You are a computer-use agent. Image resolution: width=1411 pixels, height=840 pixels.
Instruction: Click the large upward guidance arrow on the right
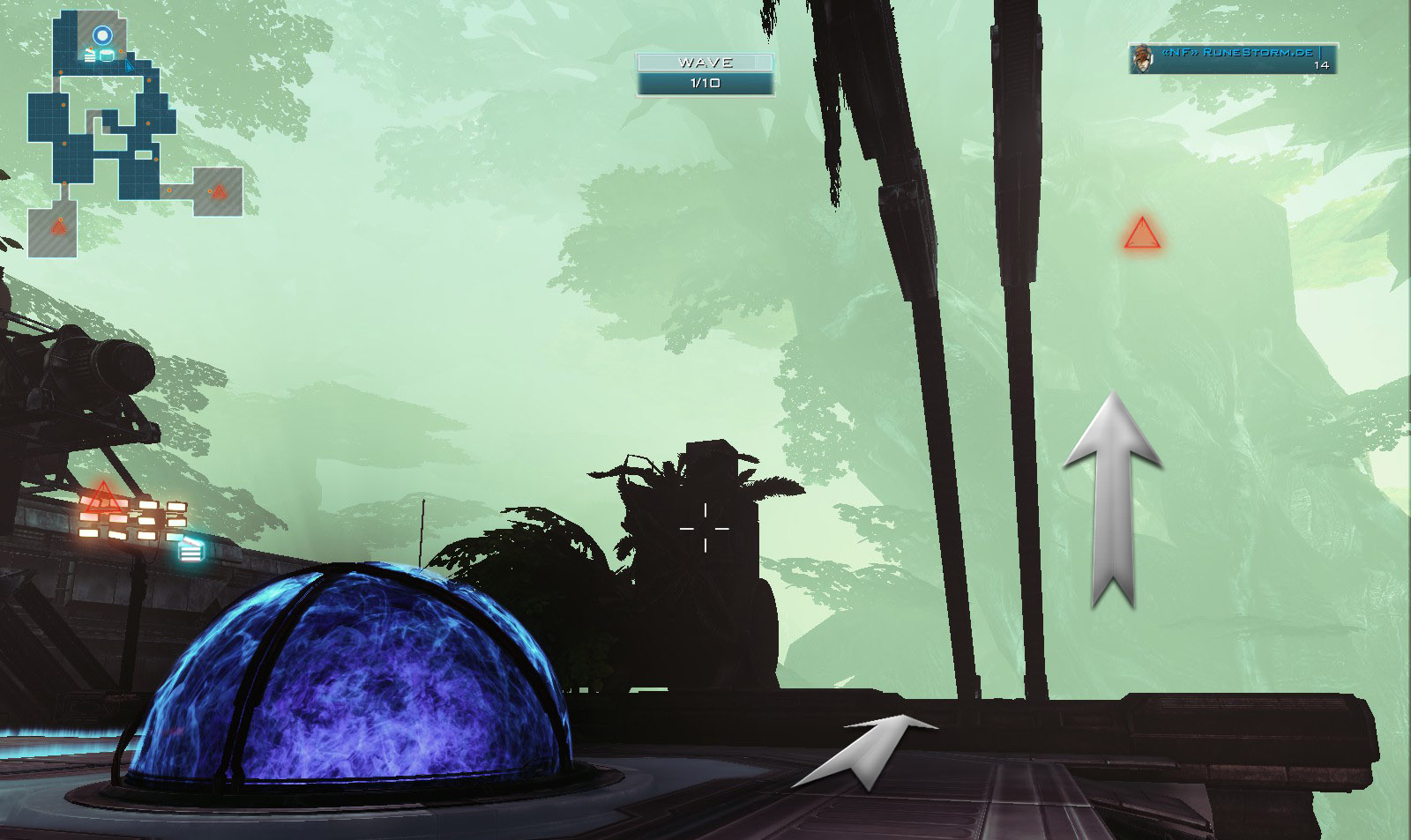click(x=1112, y=494)
